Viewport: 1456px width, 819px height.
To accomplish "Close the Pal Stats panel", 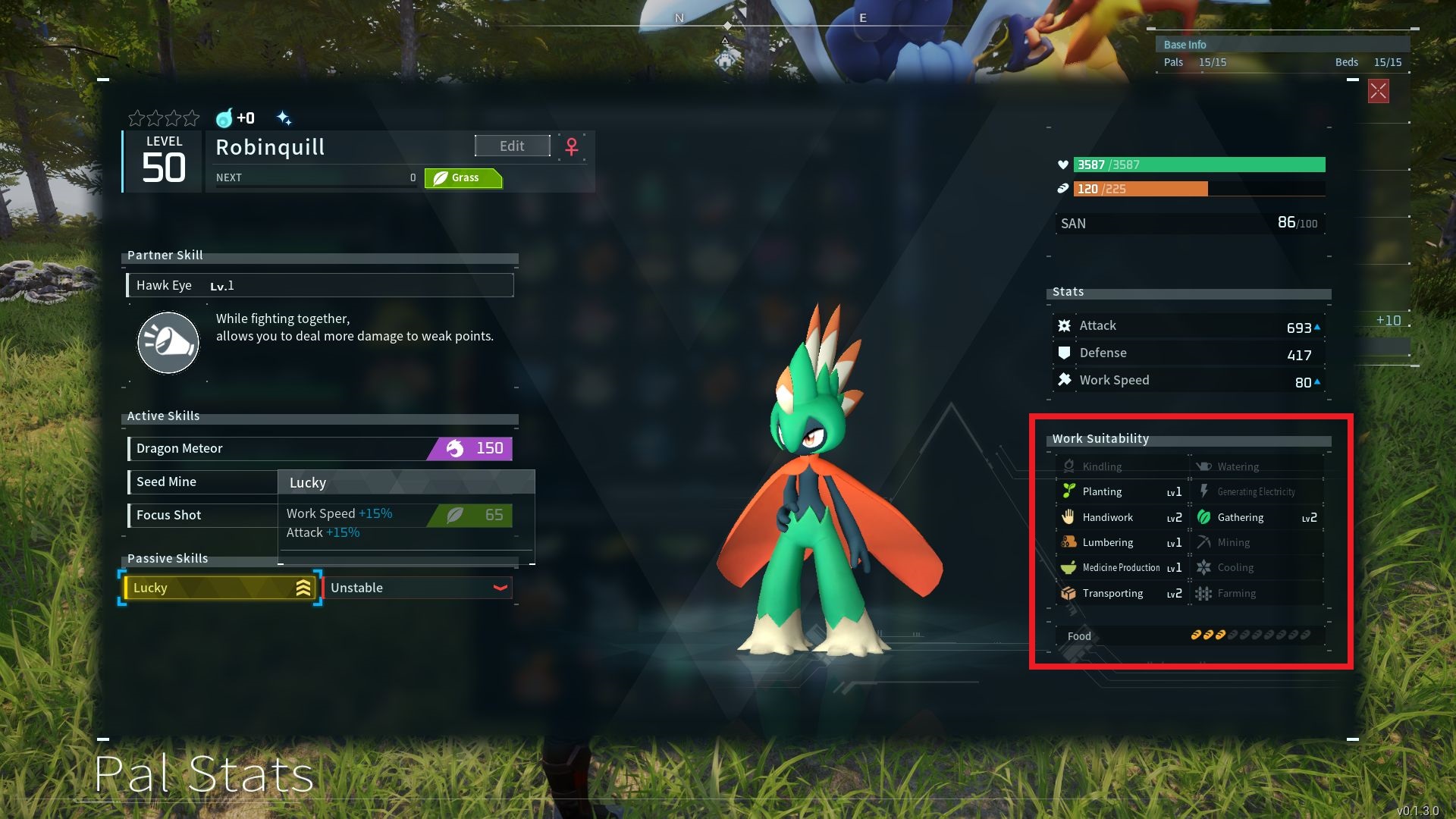I will click(x=1378, y=92).
